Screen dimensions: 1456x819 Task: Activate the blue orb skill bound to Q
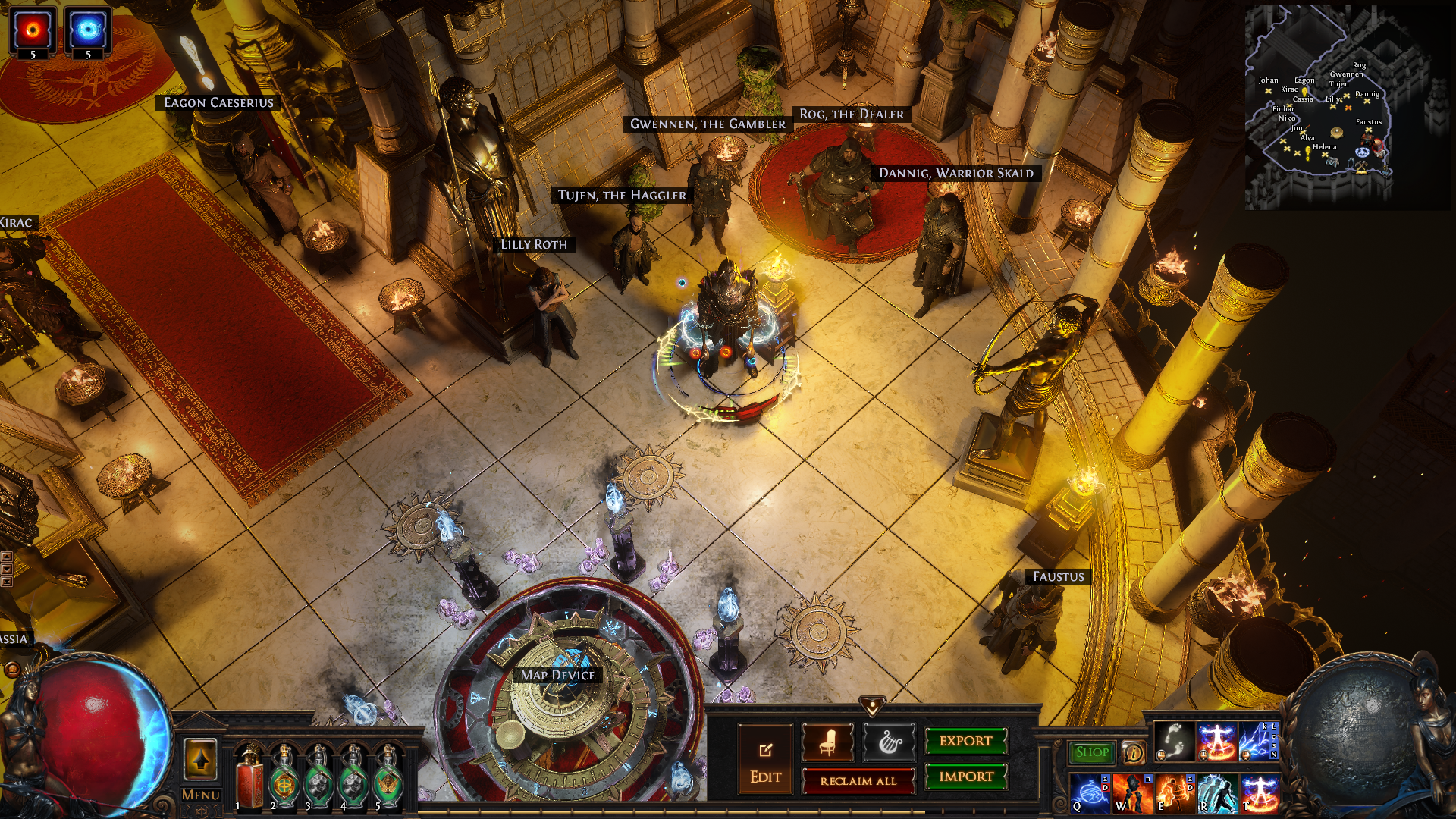tap(1090, 793)
